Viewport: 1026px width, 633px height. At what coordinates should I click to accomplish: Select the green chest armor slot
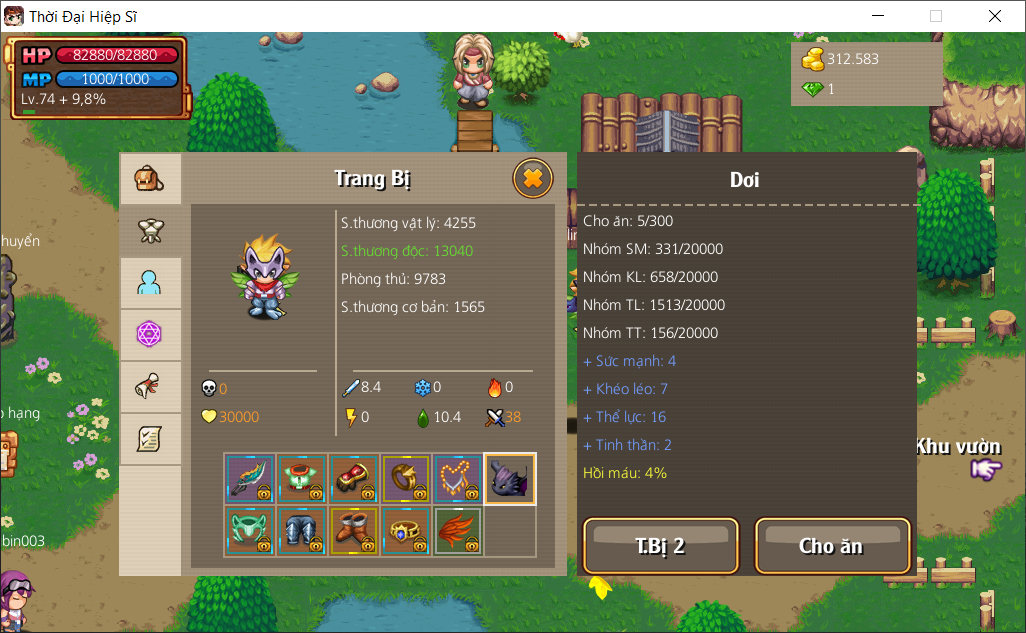coord(302,479)
